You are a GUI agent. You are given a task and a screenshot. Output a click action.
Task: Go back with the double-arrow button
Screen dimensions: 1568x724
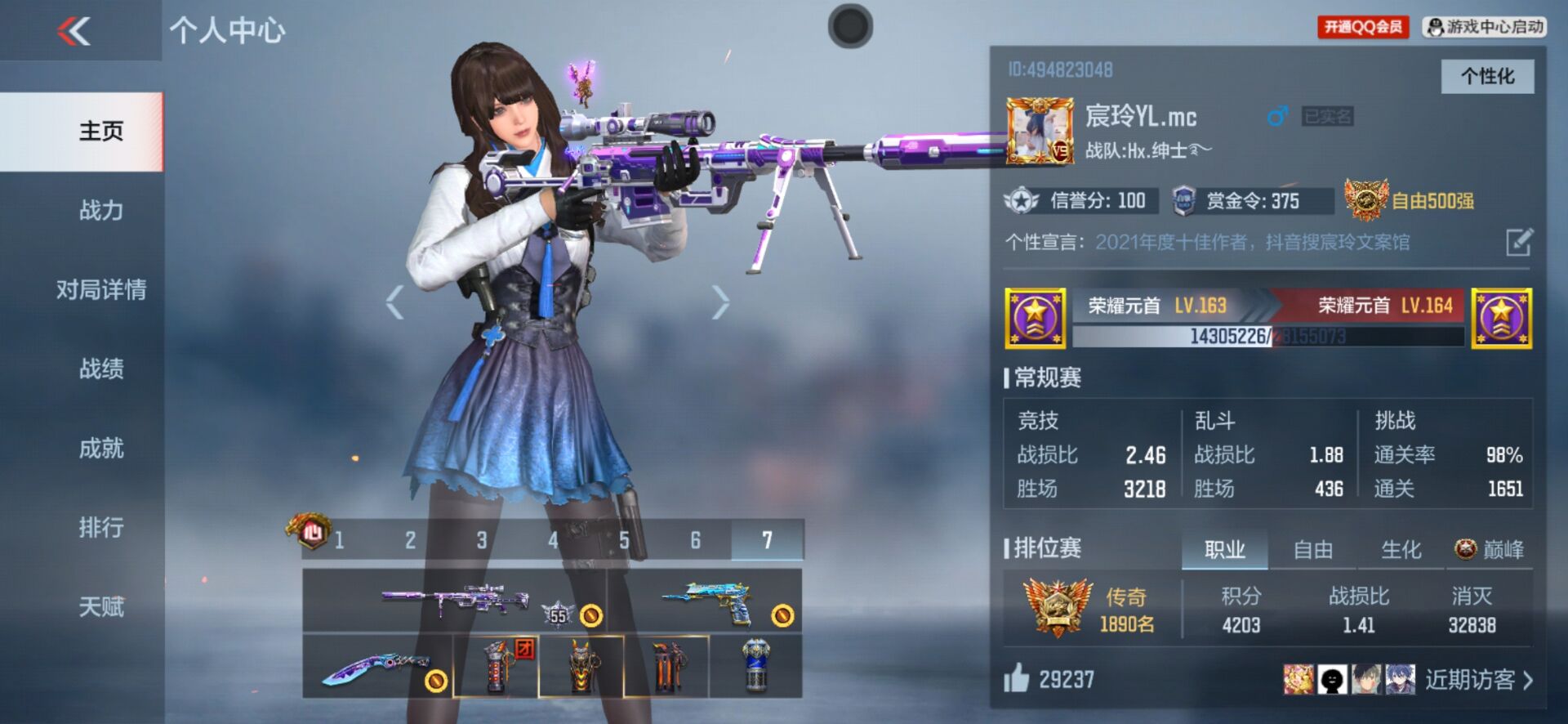tap(73, 32)
